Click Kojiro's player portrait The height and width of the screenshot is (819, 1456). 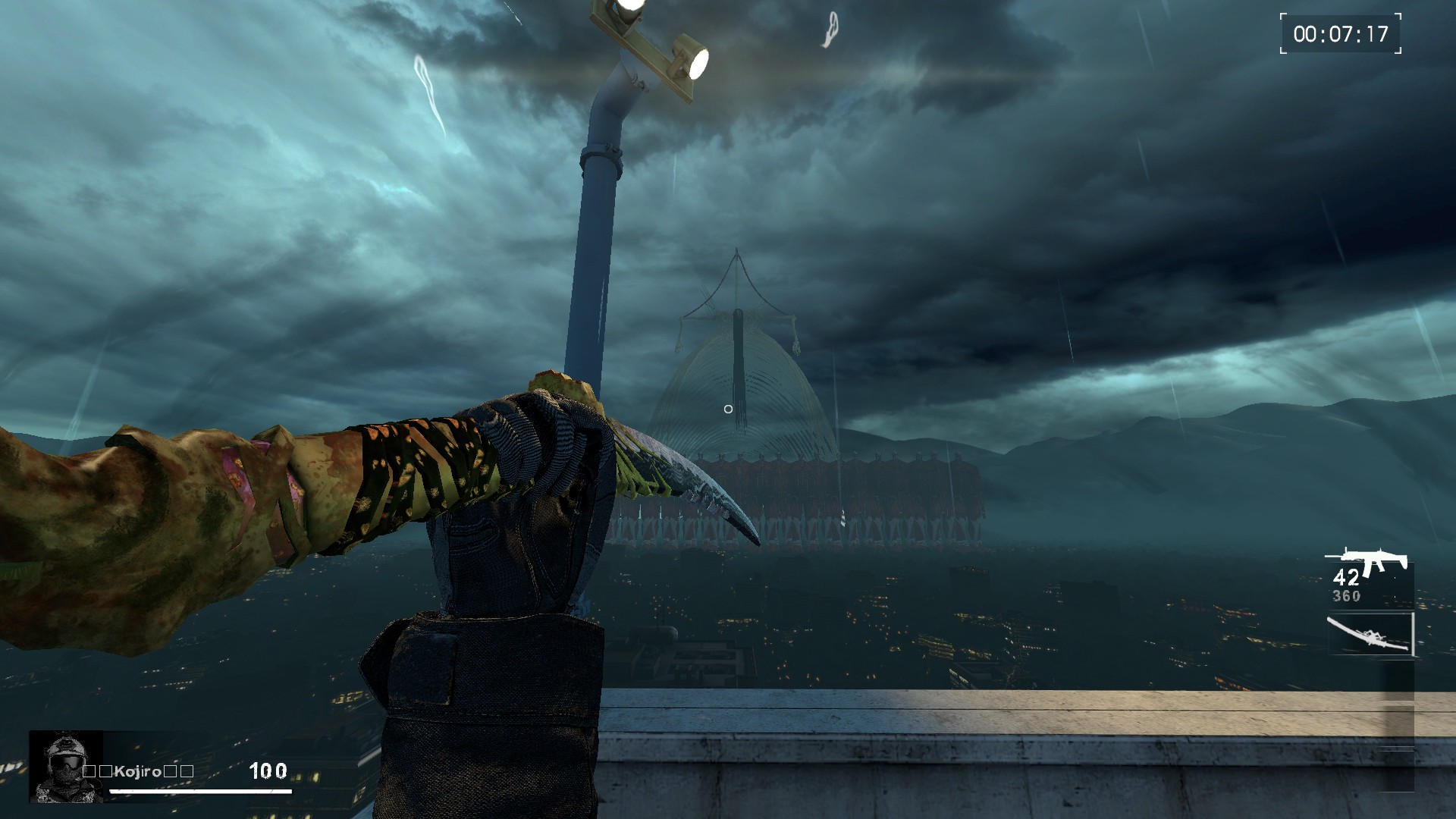coord(66,767)
